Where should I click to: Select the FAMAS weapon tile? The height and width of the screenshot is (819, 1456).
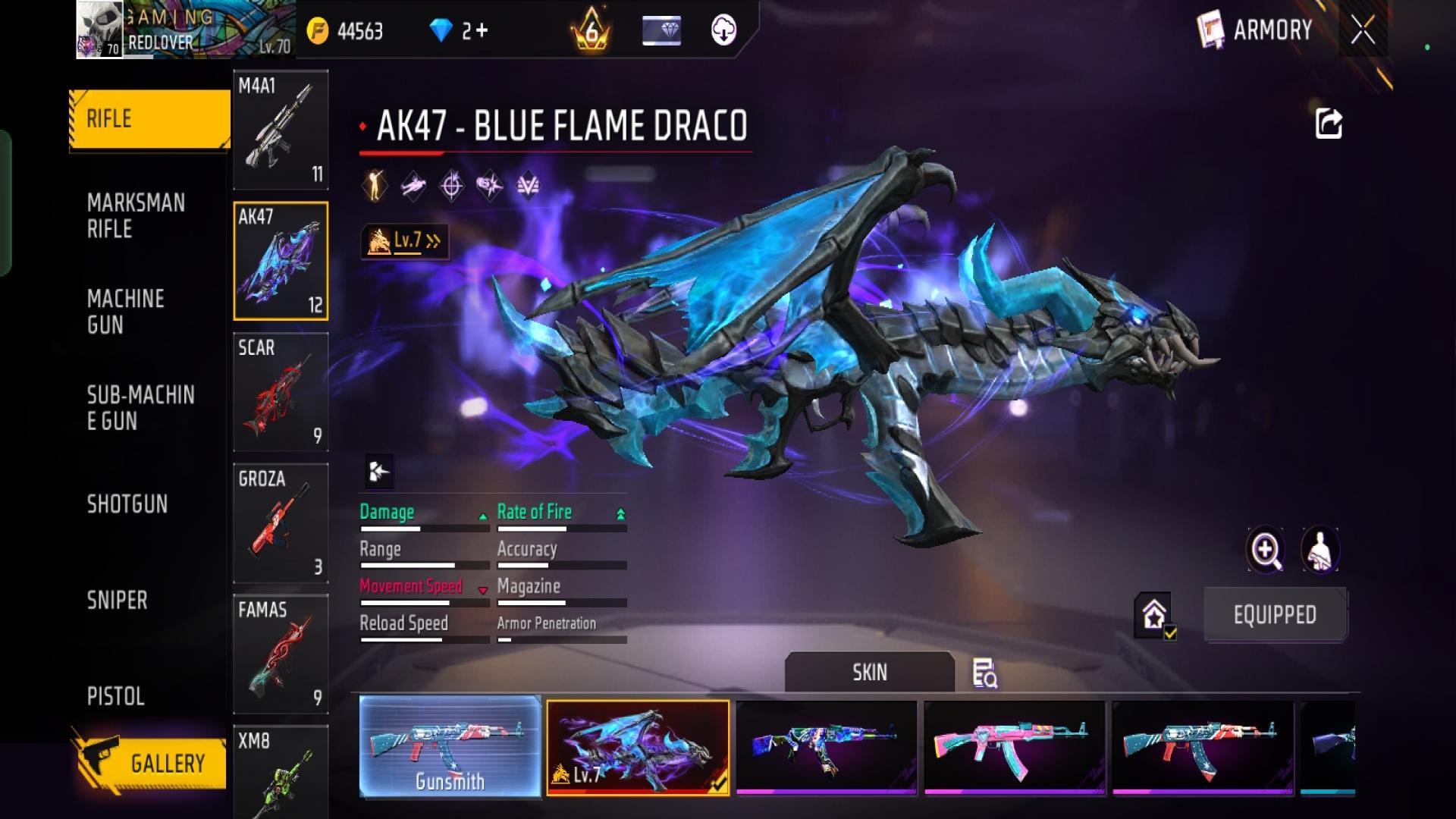(x=281, y=654)
